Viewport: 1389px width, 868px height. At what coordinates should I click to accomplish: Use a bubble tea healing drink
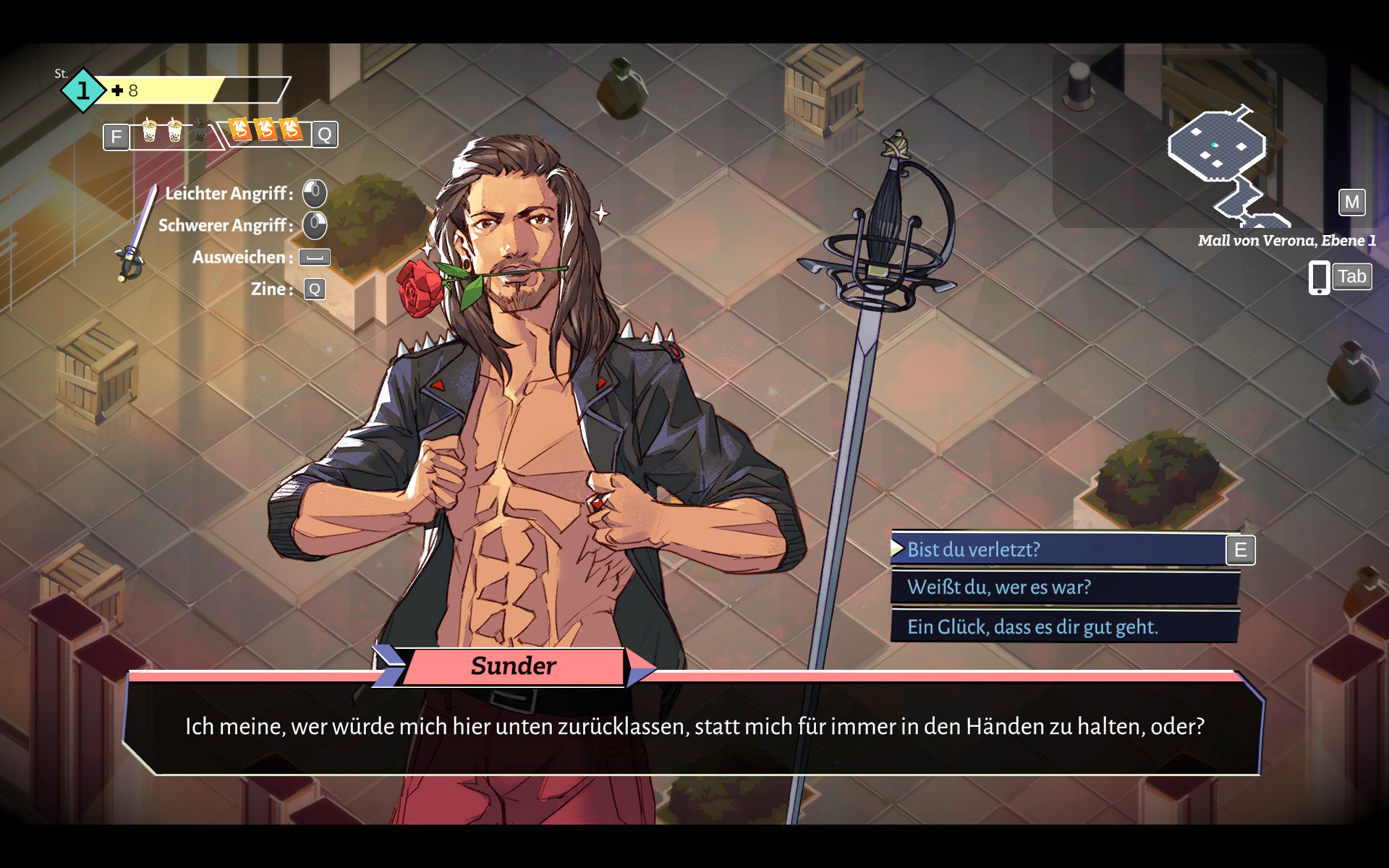point(150,131)
